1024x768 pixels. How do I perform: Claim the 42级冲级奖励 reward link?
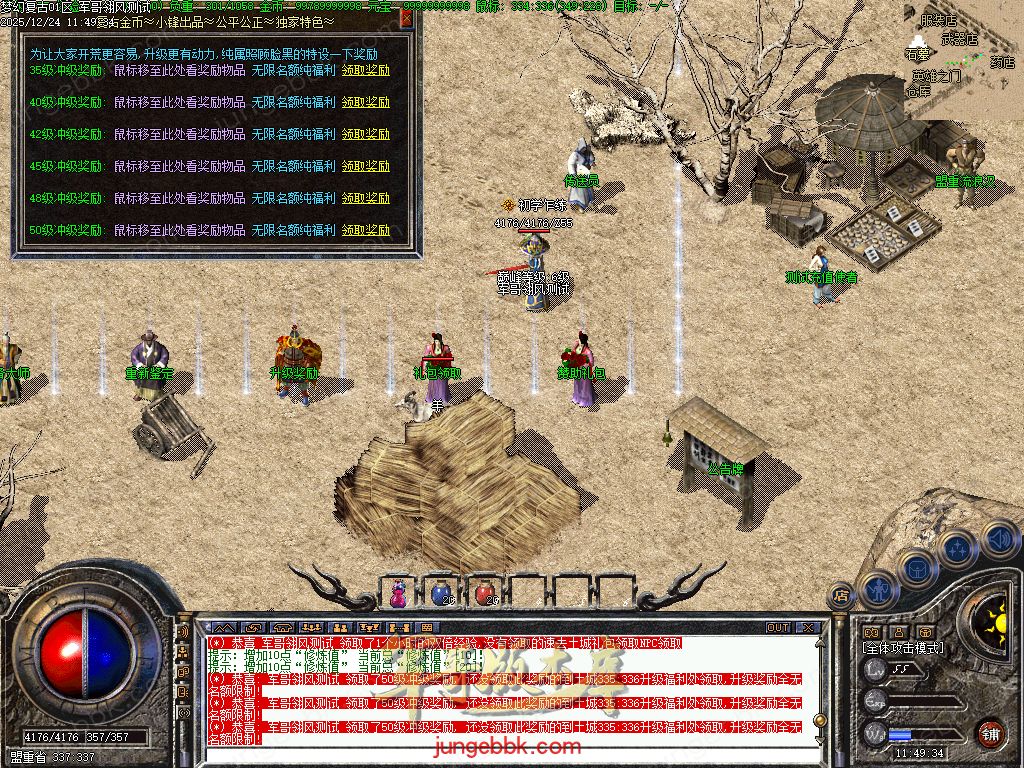365,134
